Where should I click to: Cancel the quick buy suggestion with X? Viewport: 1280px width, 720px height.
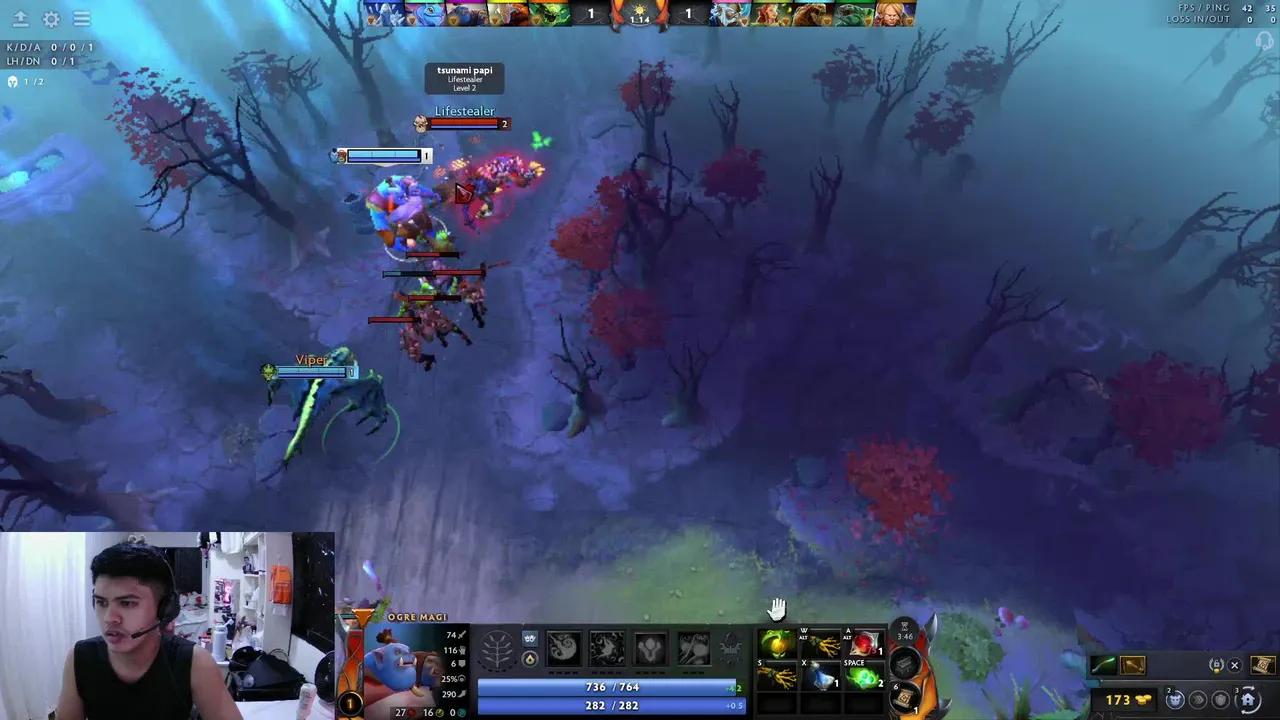pos(1235,665)
